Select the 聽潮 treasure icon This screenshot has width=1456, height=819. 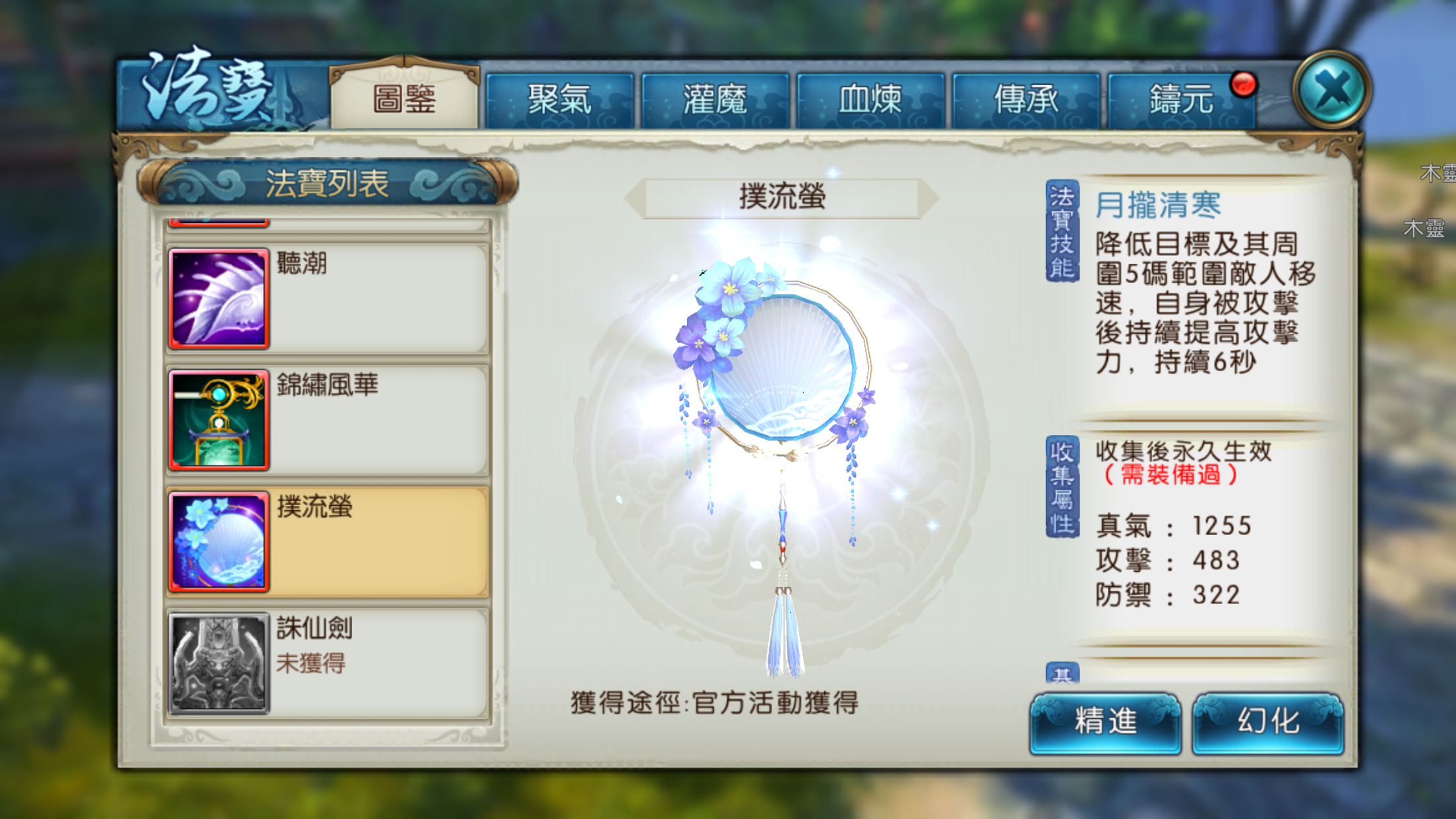218,298
